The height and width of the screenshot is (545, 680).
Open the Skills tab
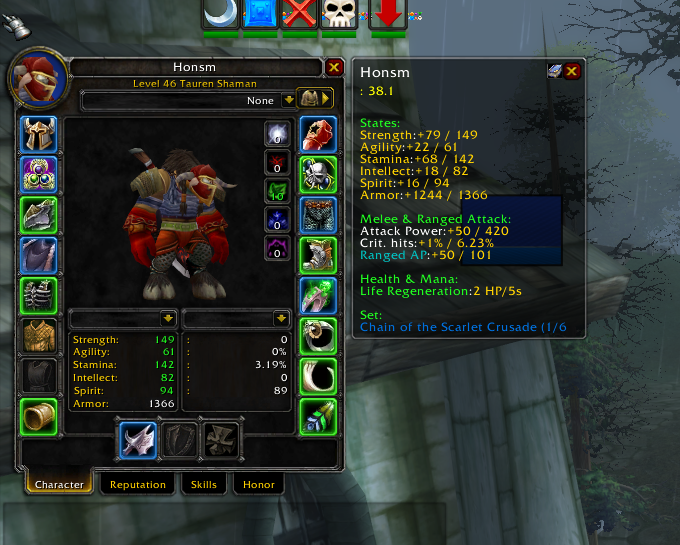coord(204,485)
